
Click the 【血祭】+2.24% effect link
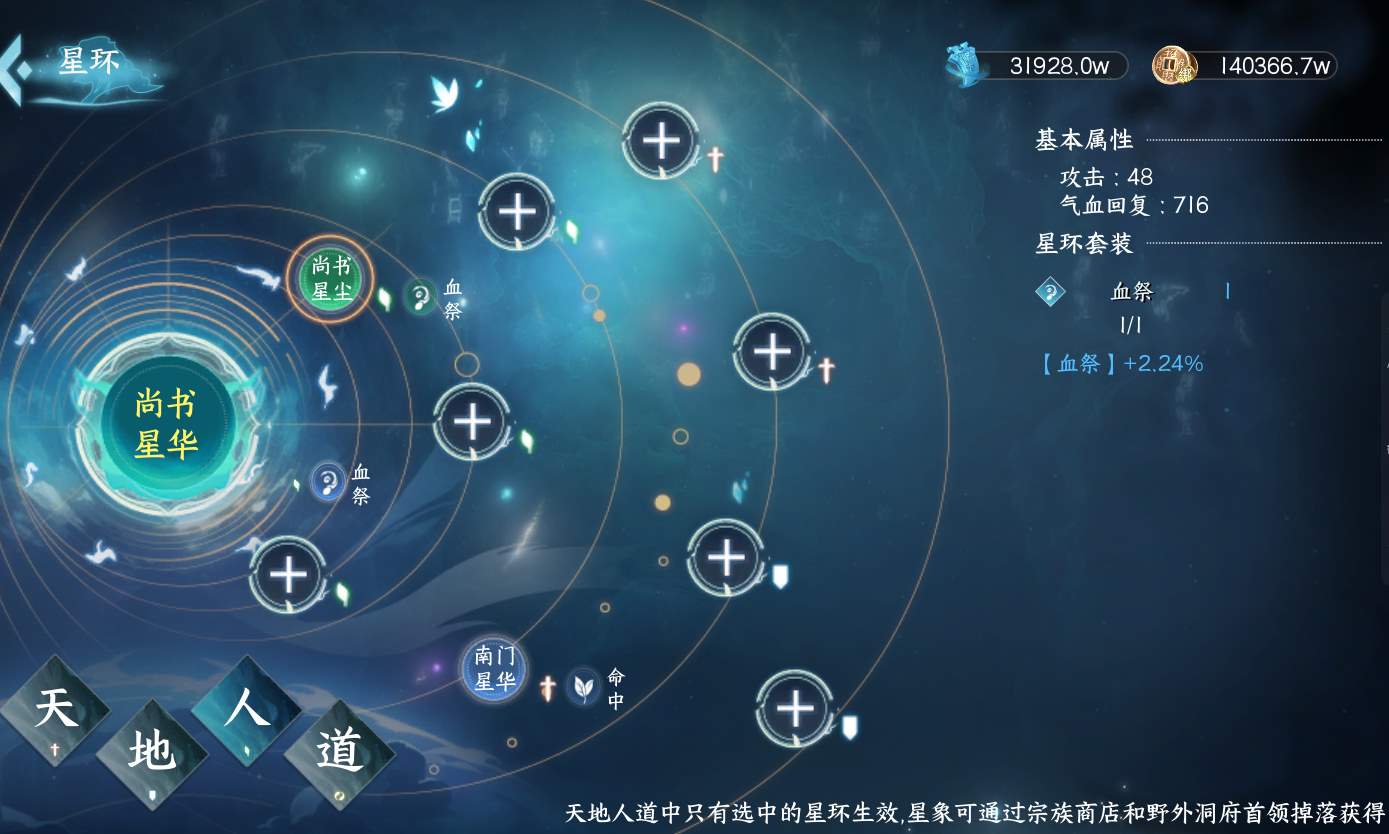tap(1125, 364)
